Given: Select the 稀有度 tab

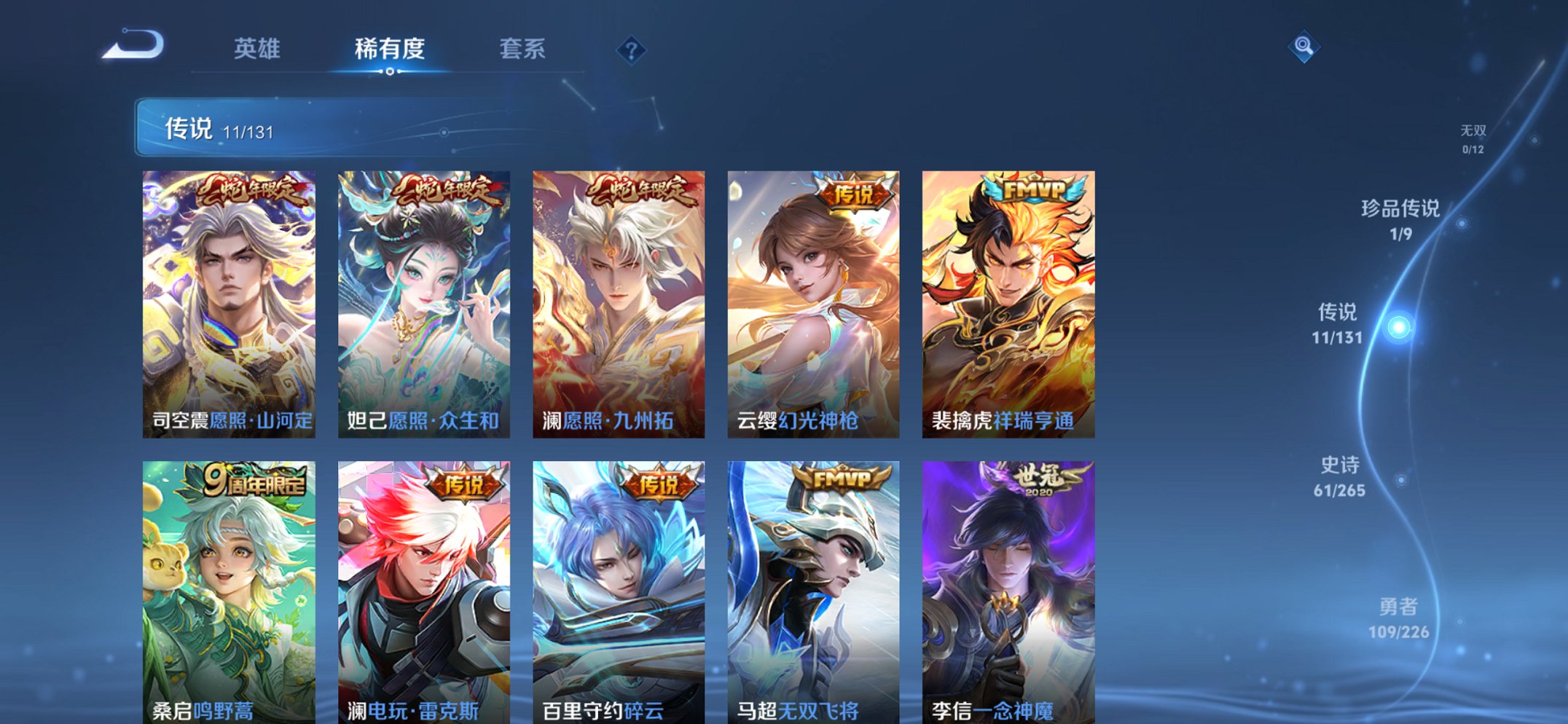Looking at the screenshot, I should click(x=390, y=50).
